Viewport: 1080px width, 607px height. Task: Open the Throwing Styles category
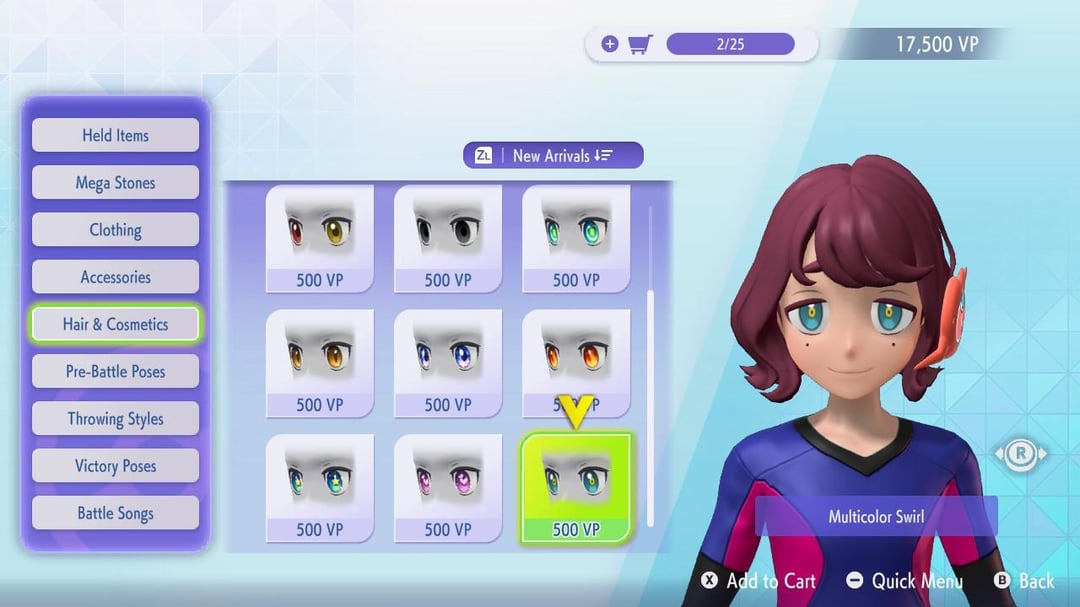[115, 419]
